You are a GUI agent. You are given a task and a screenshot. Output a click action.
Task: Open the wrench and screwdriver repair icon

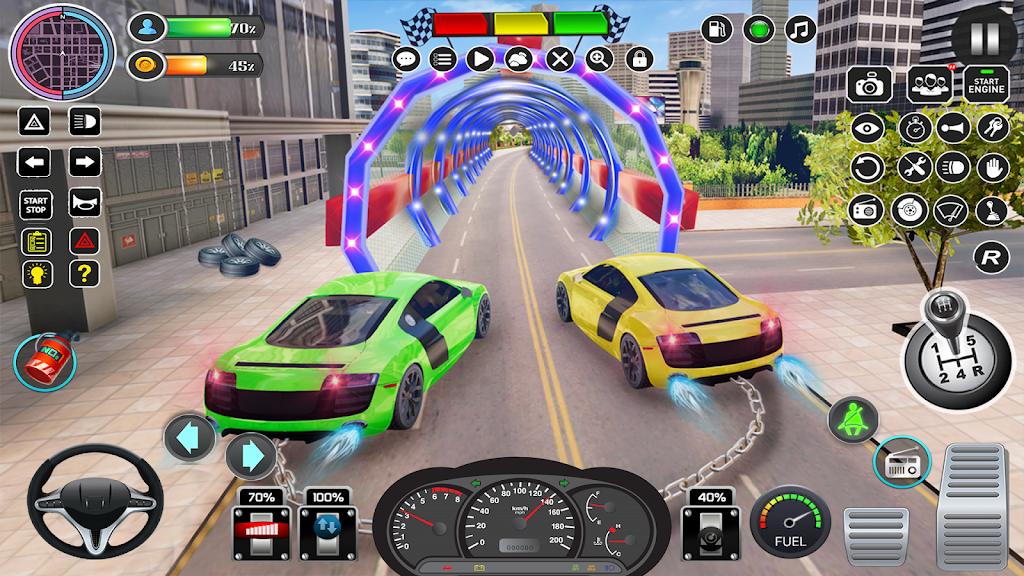coord(914,166)
